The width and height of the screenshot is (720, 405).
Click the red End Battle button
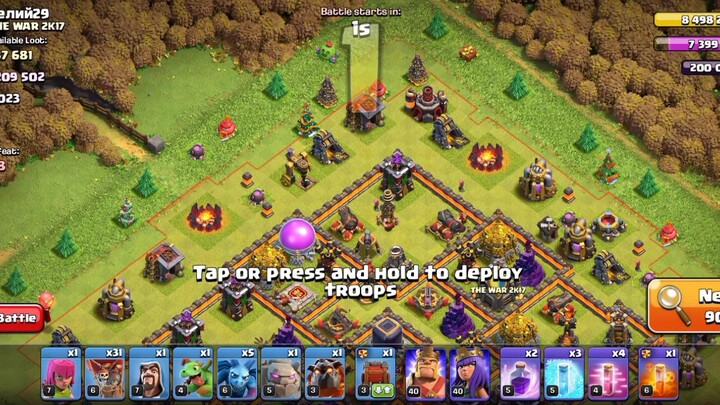[18, 318]
